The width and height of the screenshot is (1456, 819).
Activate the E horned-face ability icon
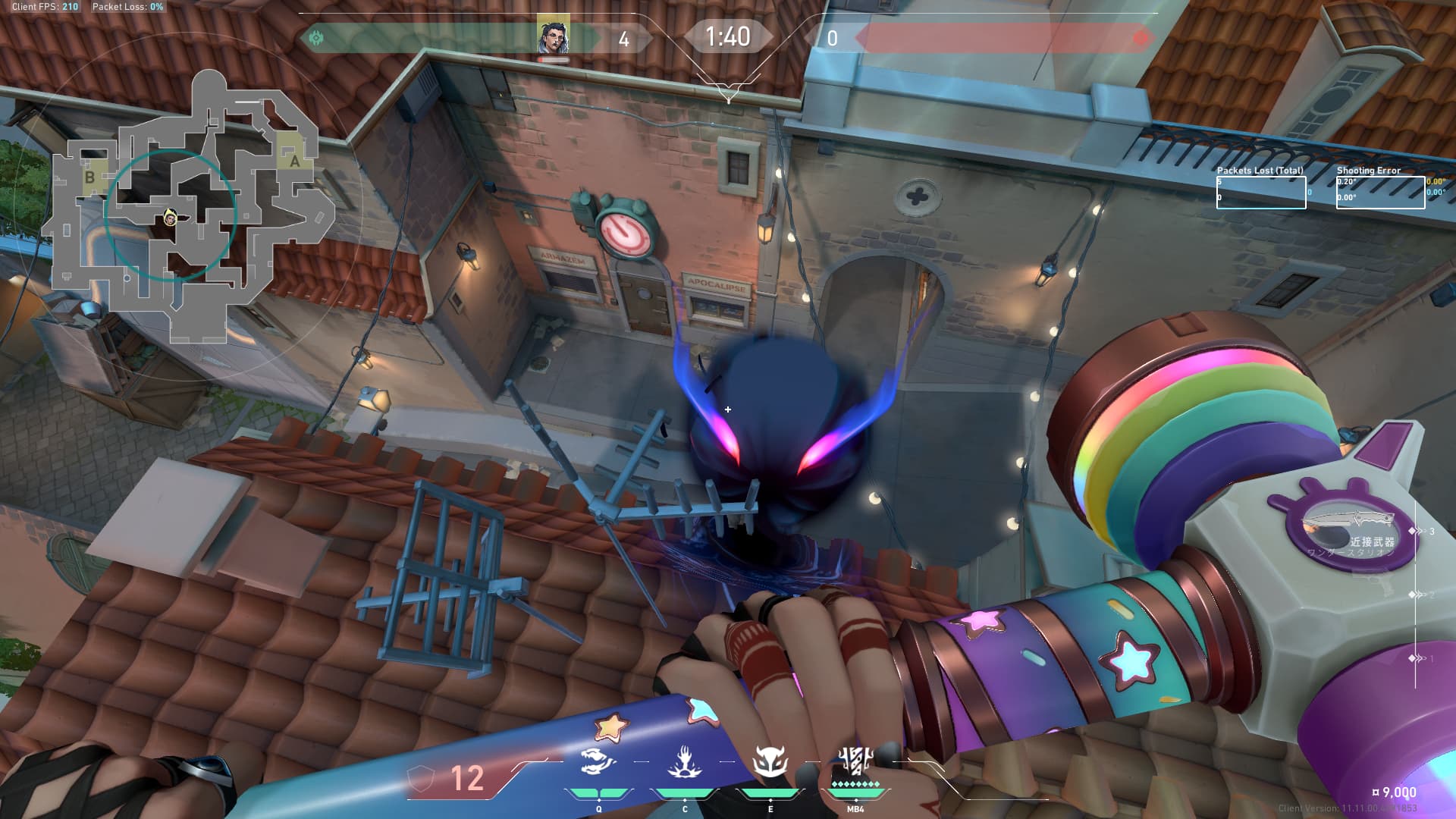770,762
